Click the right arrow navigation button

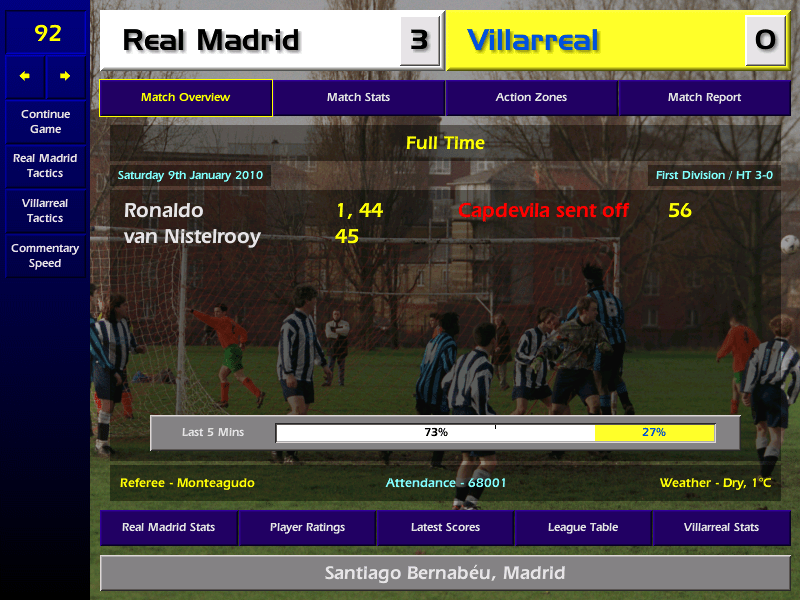pos(66,76)
